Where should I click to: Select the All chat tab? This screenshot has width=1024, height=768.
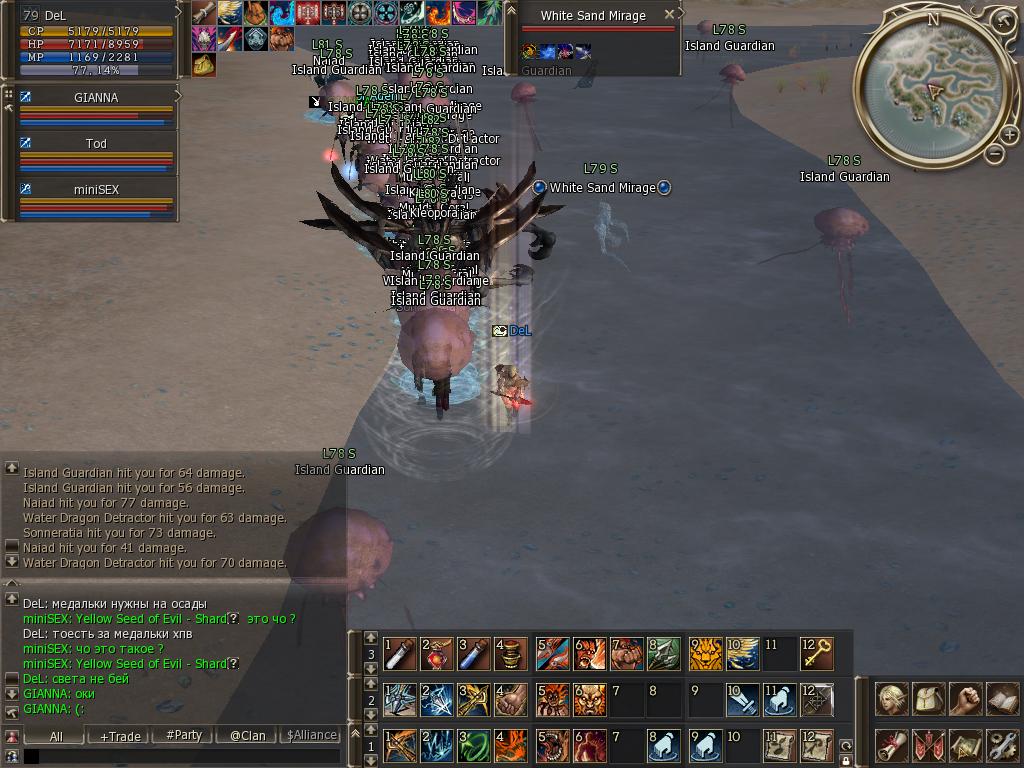click(56, 736)
